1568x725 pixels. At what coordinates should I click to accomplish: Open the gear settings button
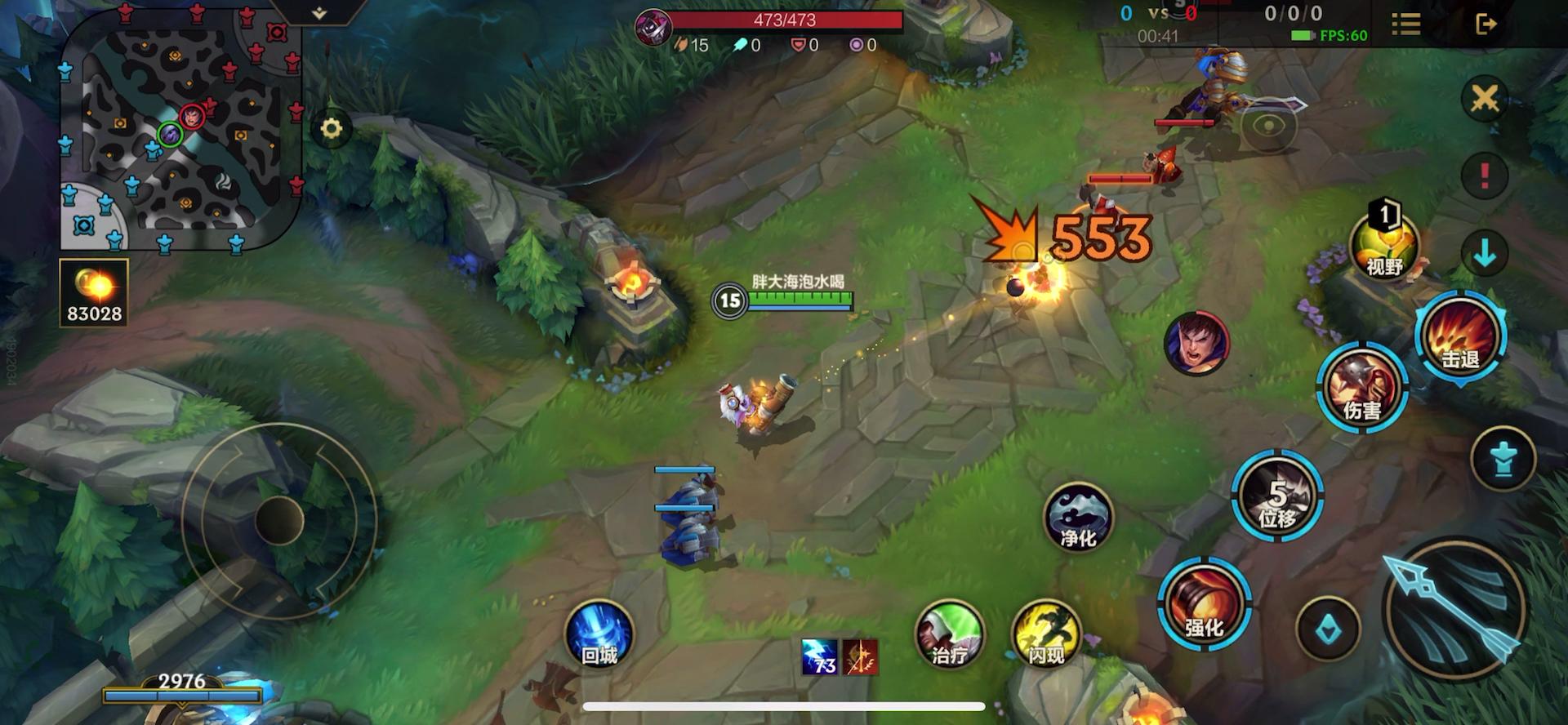331,129
